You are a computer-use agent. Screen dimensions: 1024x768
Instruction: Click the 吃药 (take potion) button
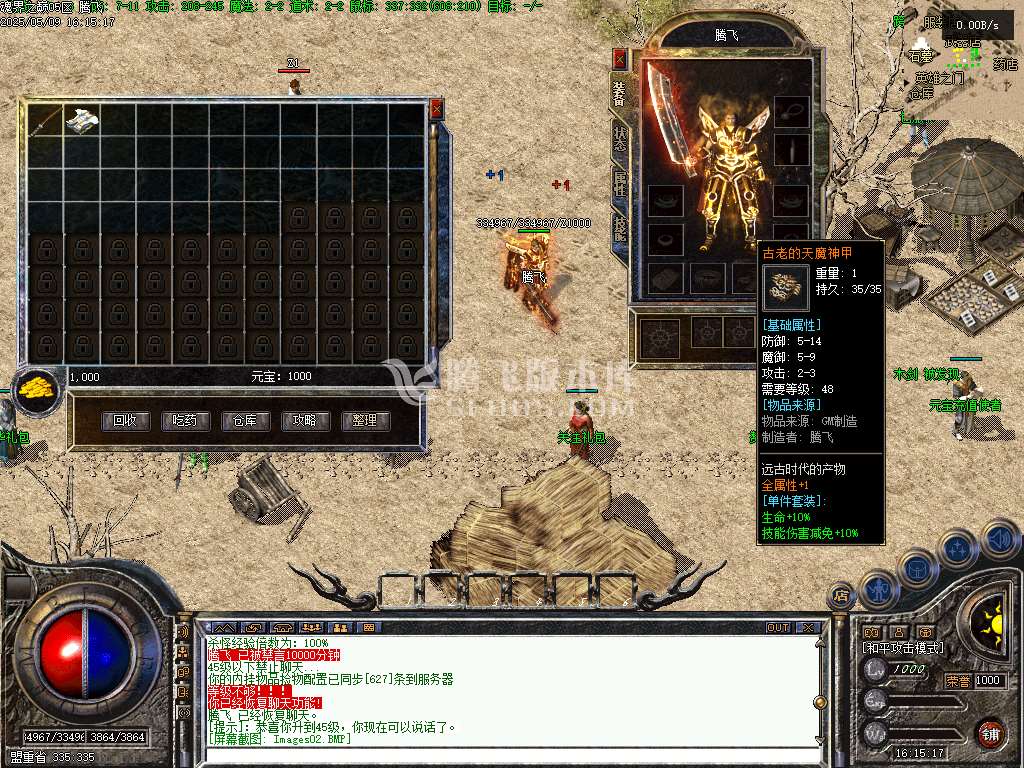(x=185, y=421)
